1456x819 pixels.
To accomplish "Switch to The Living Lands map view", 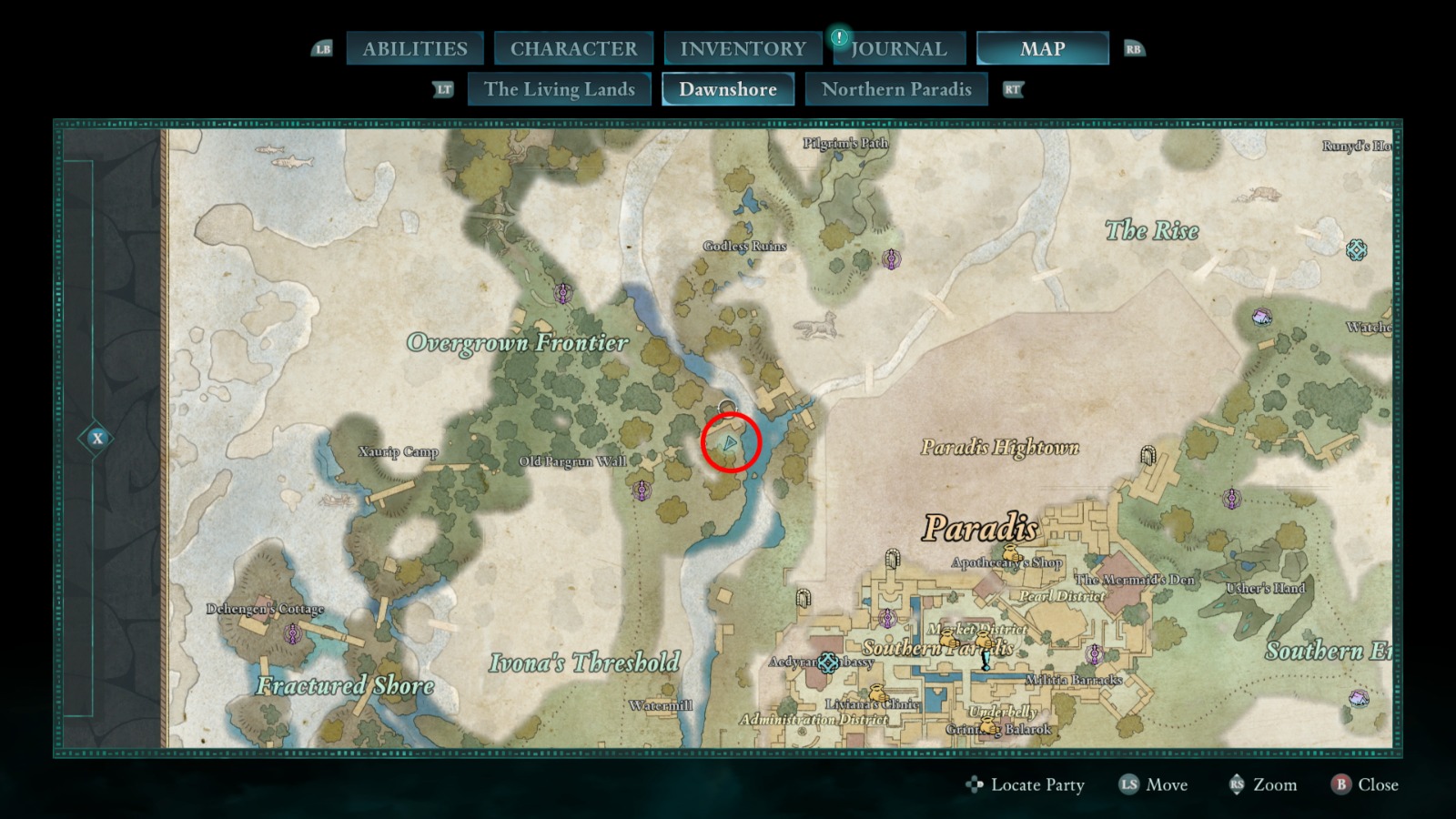I will tap(559, 89).
